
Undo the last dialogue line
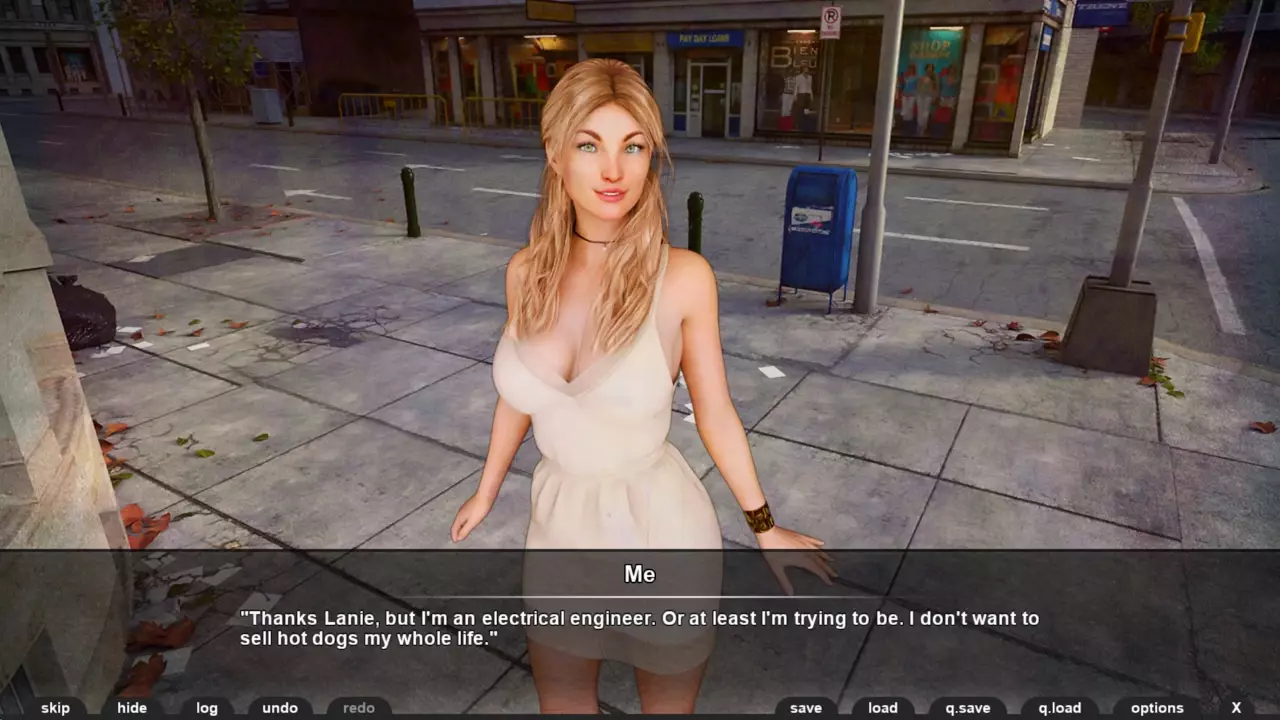[280, 708]
